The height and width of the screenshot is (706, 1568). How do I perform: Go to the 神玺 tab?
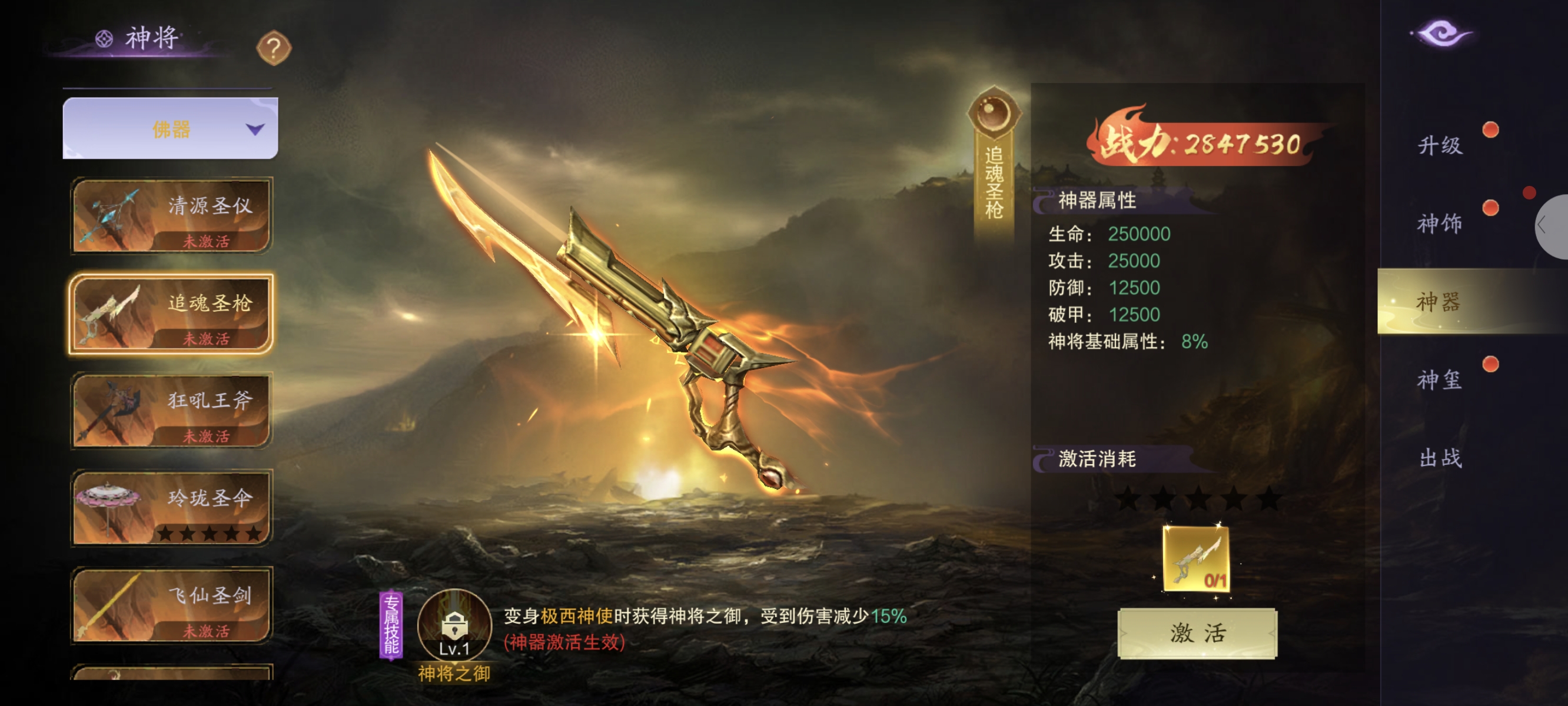(x=1440, y=380)
